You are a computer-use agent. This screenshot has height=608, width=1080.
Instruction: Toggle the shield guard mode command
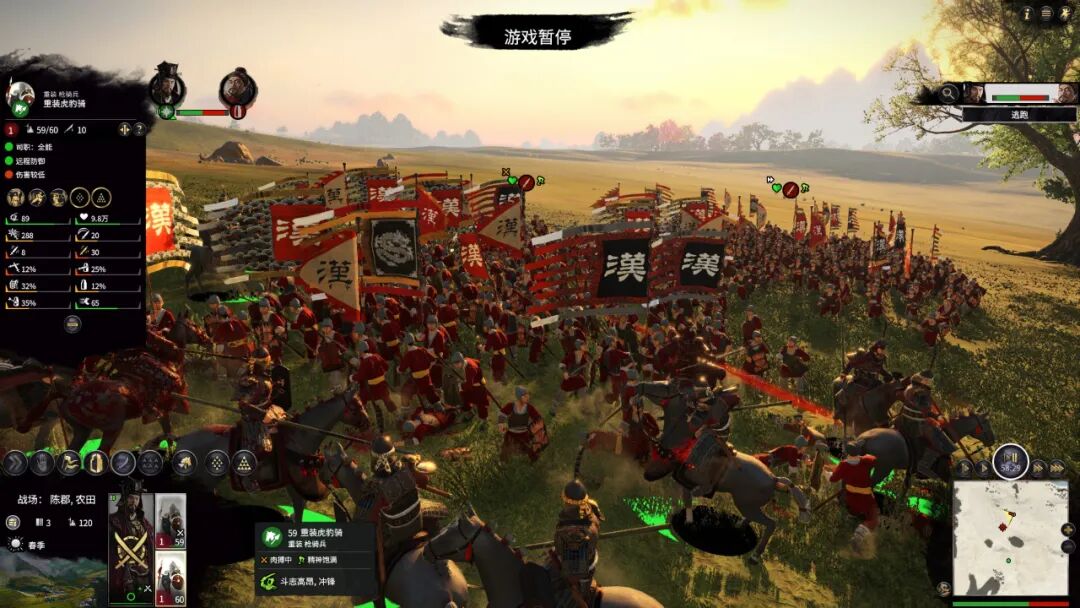pos(96,462)
